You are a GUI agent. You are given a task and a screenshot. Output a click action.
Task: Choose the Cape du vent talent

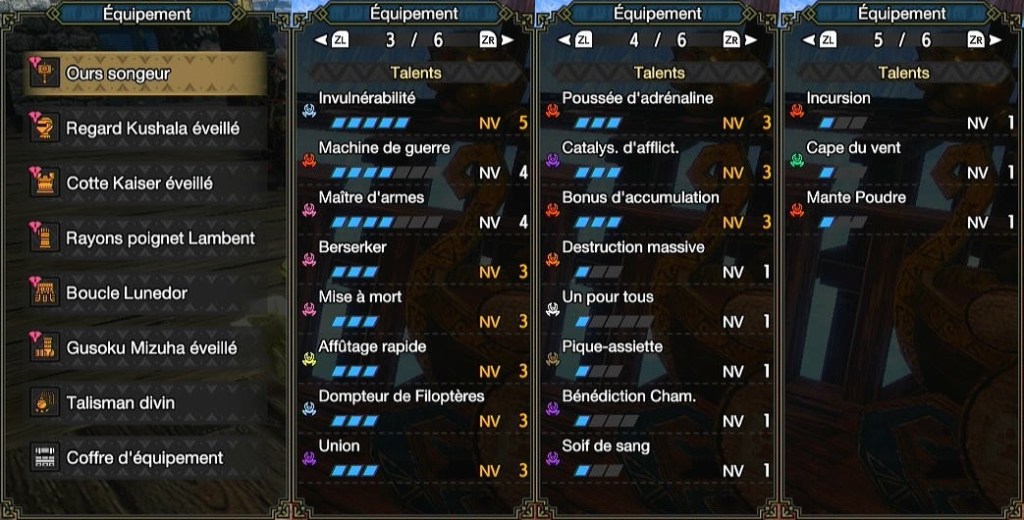click(x=902, y=160)
